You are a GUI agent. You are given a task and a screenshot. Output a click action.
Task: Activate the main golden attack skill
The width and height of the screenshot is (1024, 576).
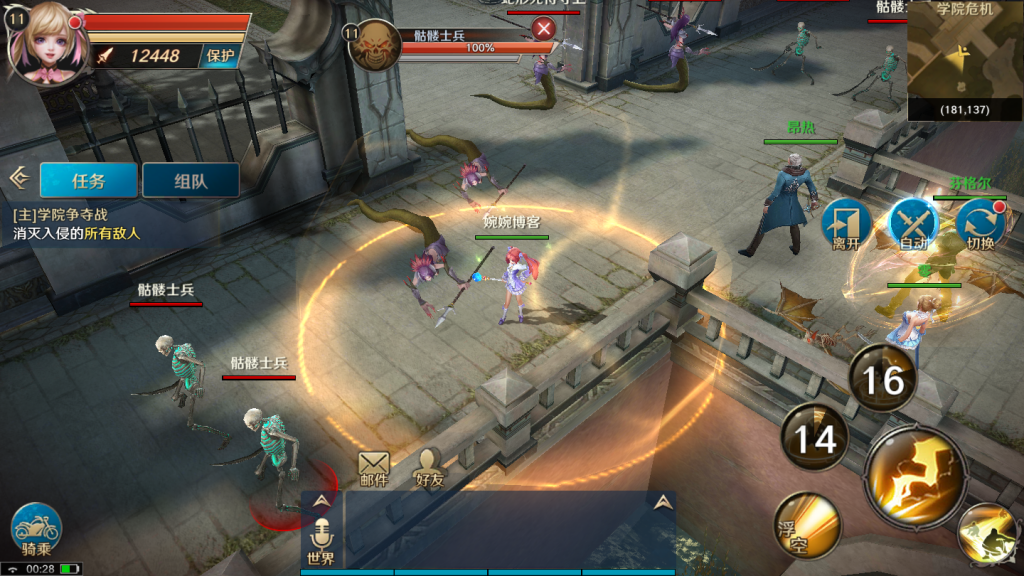point(916,475)
